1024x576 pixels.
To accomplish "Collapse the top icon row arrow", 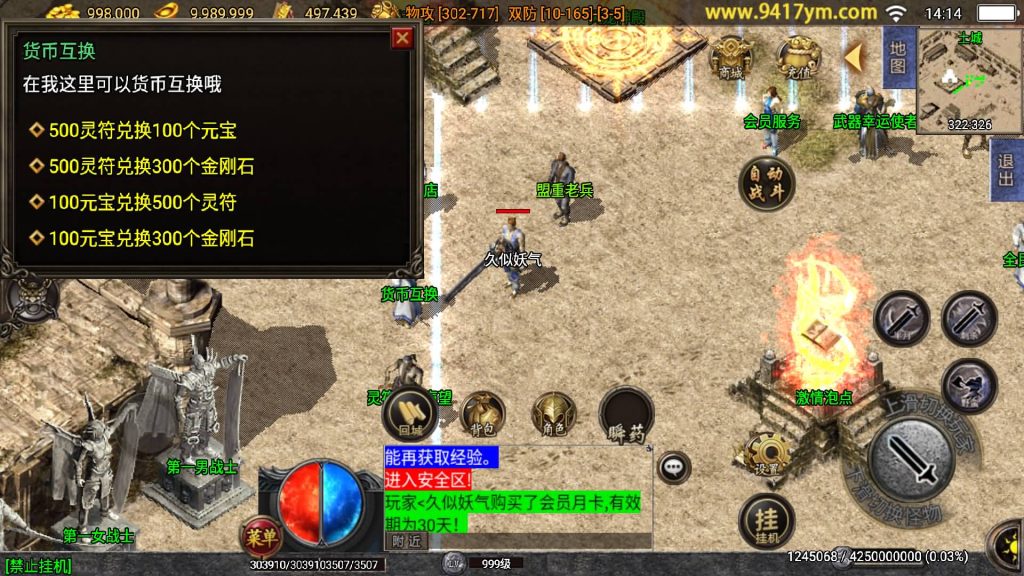I will point(853,58).
